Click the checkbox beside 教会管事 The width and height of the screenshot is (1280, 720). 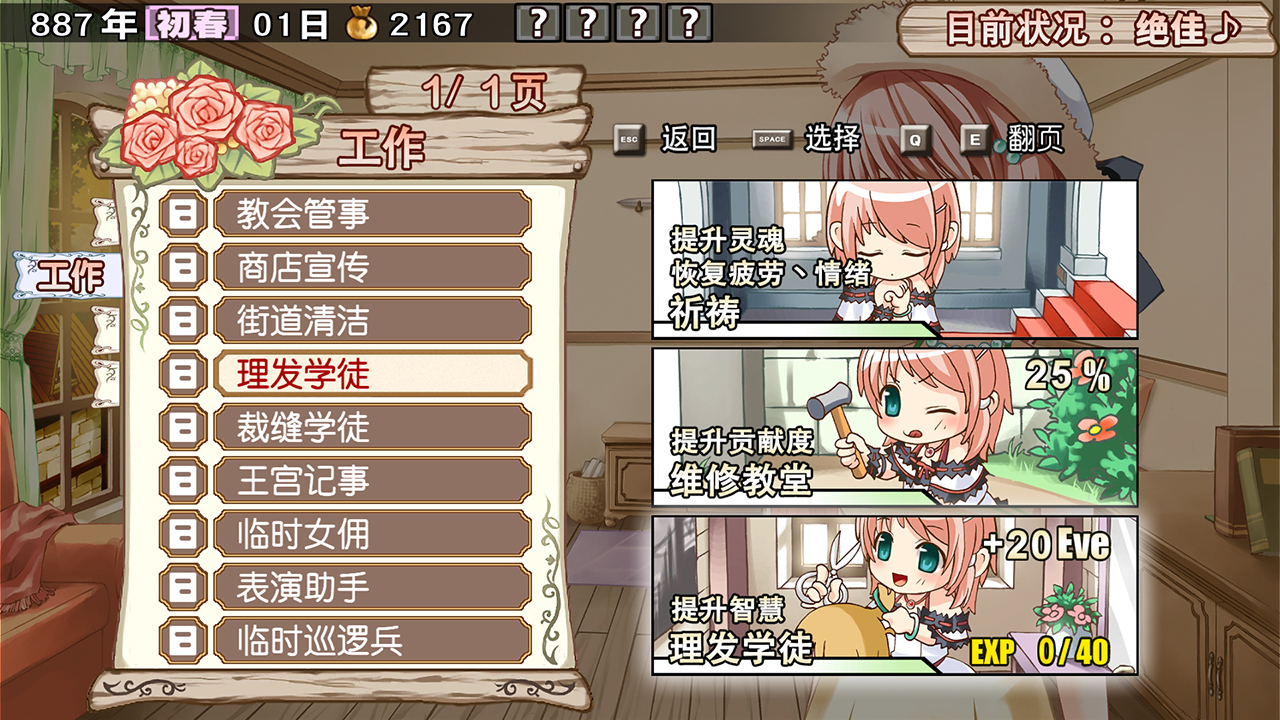(183, 213)
